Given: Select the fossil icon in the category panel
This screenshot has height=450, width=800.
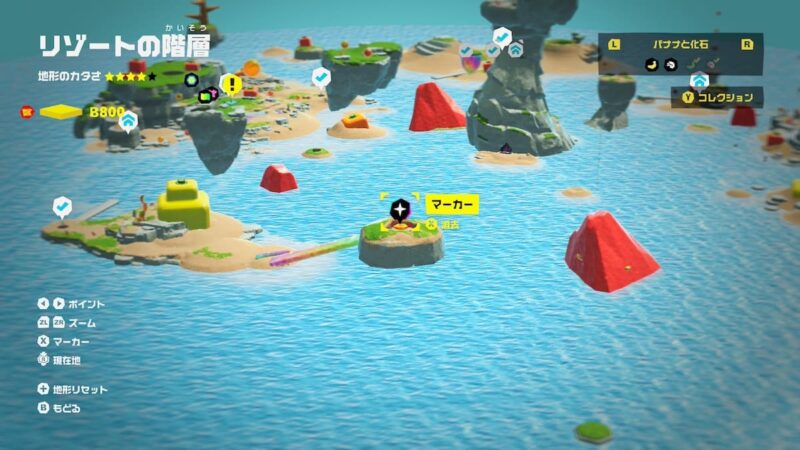Looking at the screenshot, I should coord(670,63).
